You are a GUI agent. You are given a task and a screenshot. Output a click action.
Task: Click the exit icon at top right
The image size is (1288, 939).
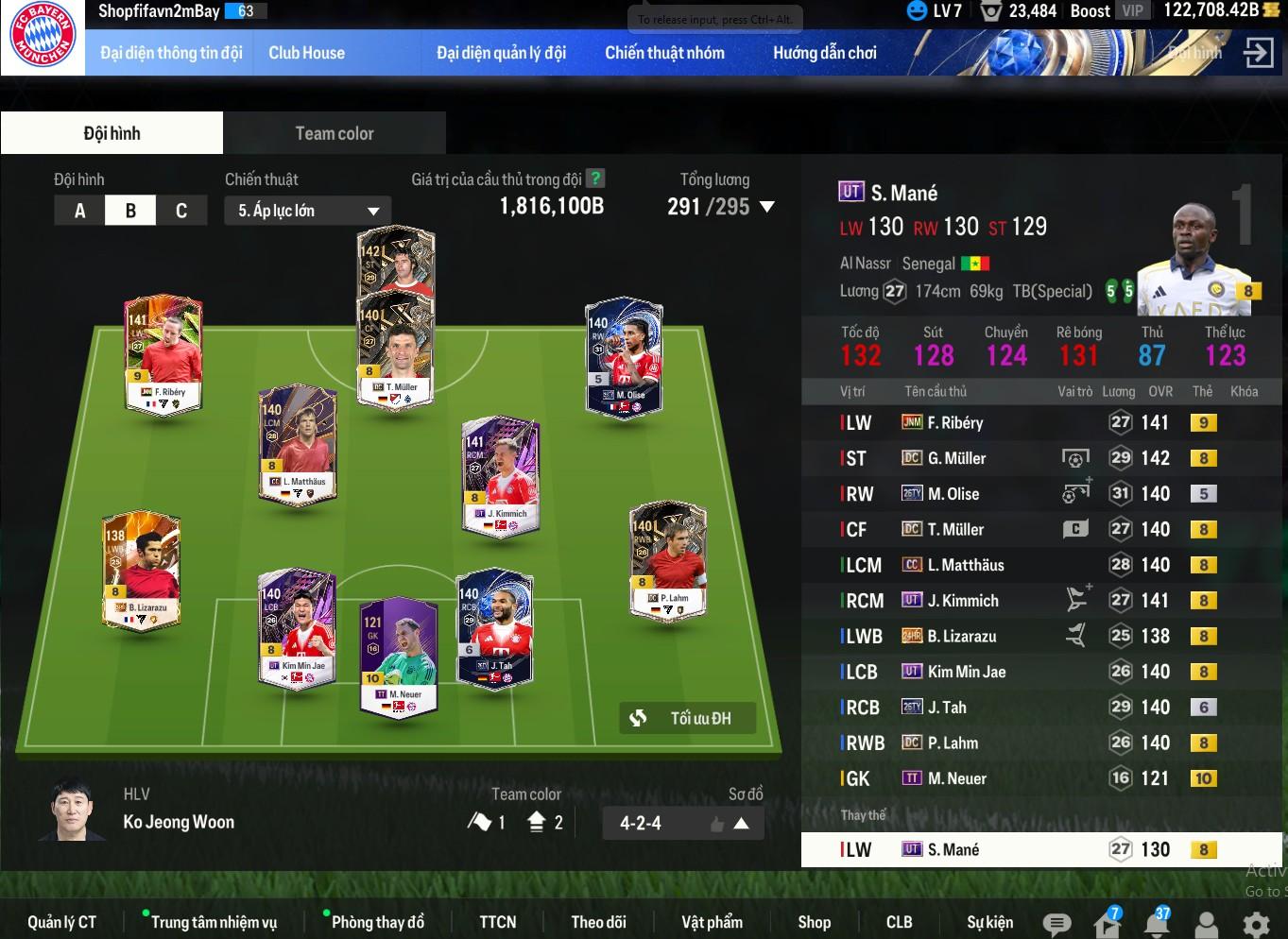click(x=1258, y=53)
